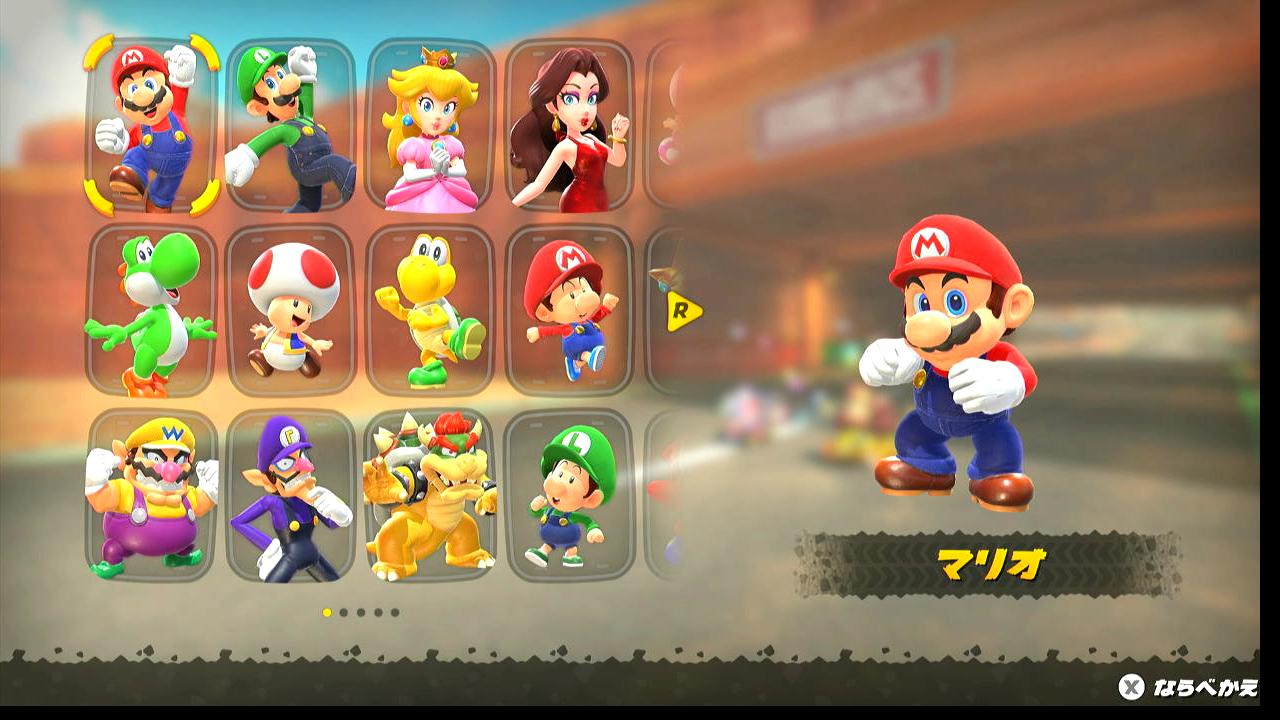This screenshot has width=1280, height=720.
Task: Select Toad from the roster
Action: [290, 310]
